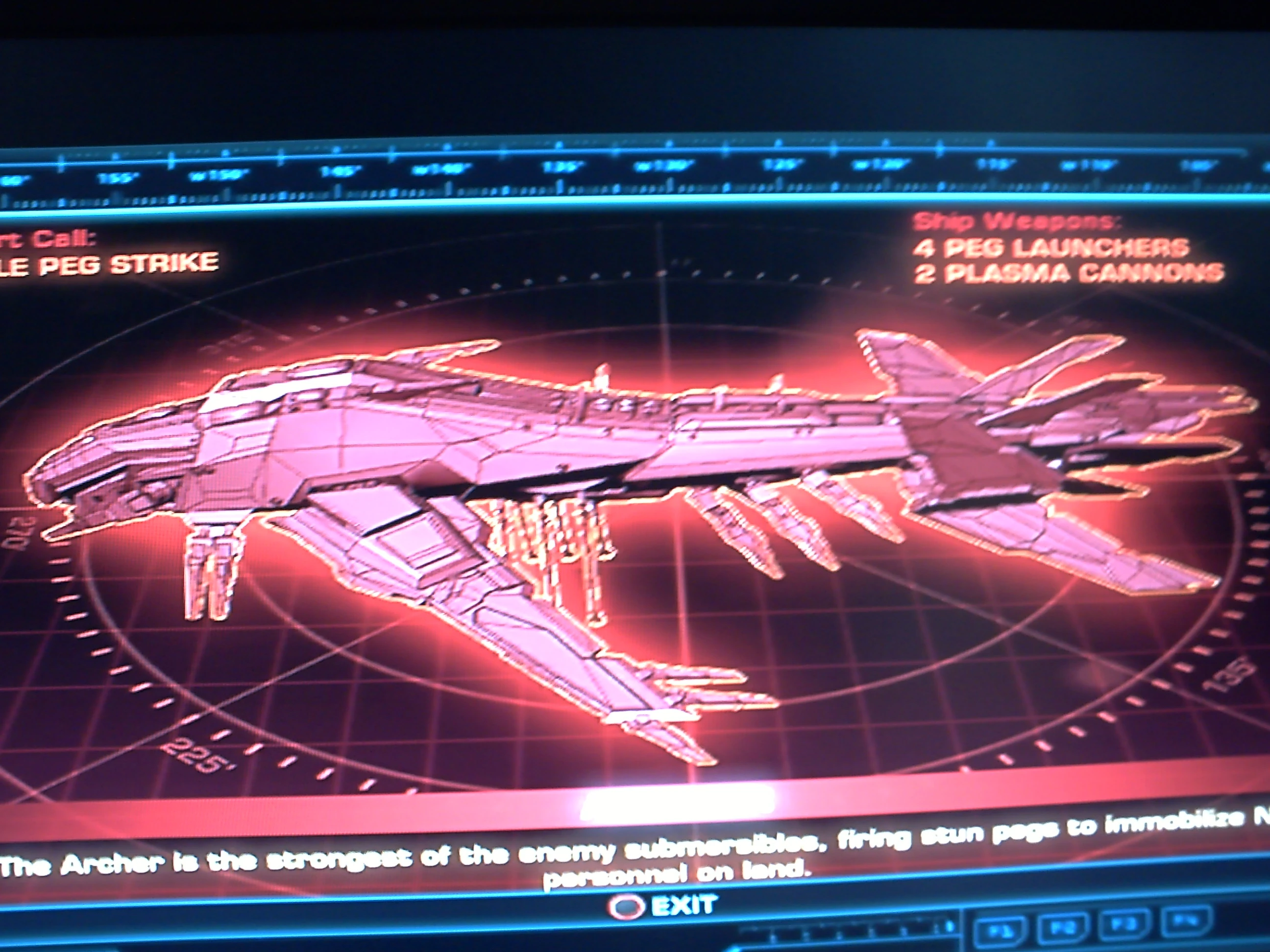Select the P2 slot icon on bottom bar
Screen dimensions: 1270x952
[x=1063, y=925]
